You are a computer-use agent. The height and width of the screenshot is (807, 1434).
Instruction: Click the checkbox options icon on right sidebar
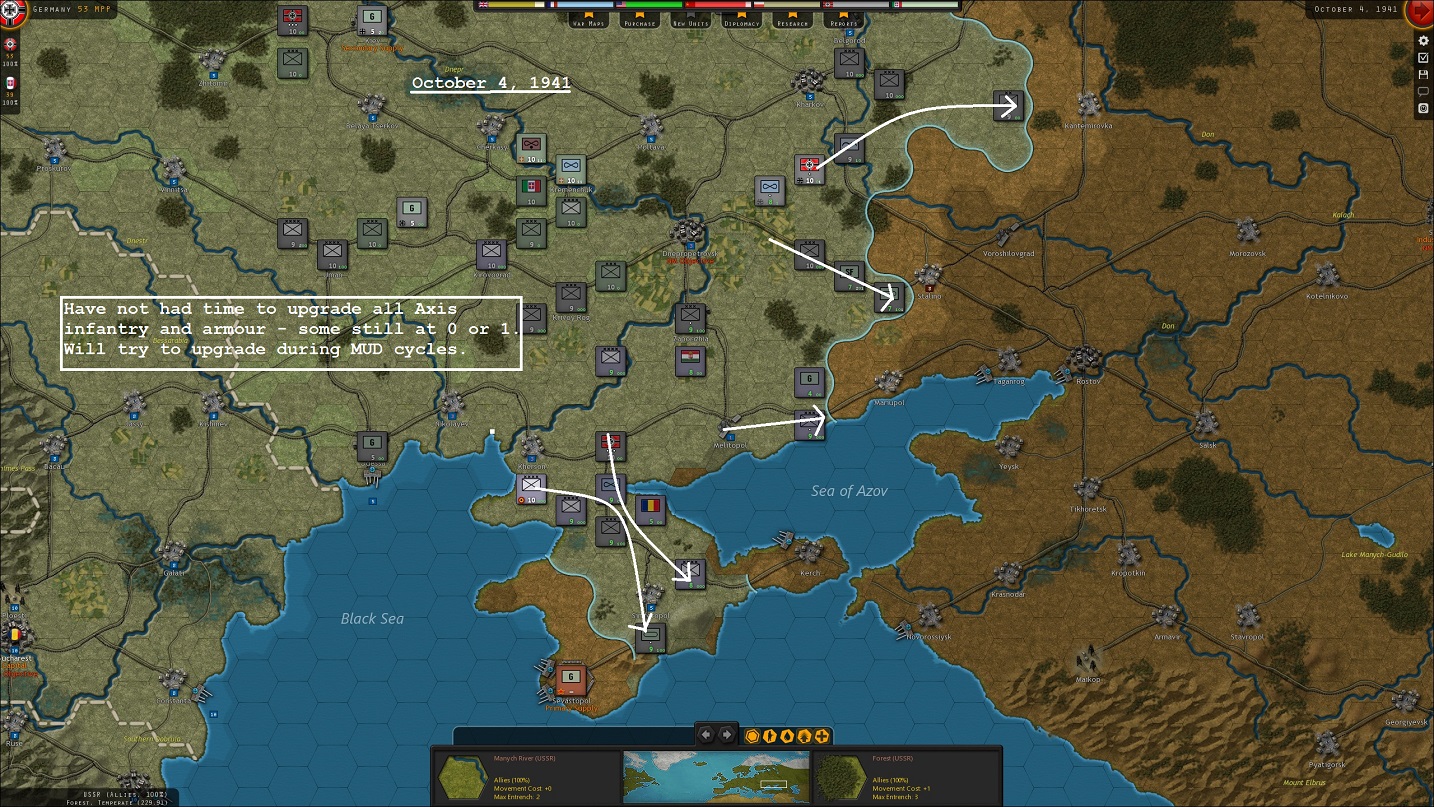[x=1423, y=58]
